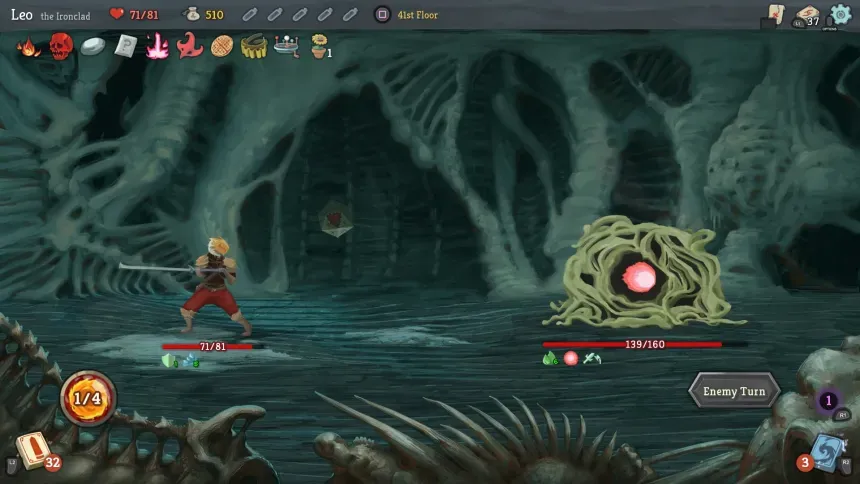
Task: Inspect the round waffle relic
Action: point(222,46)
